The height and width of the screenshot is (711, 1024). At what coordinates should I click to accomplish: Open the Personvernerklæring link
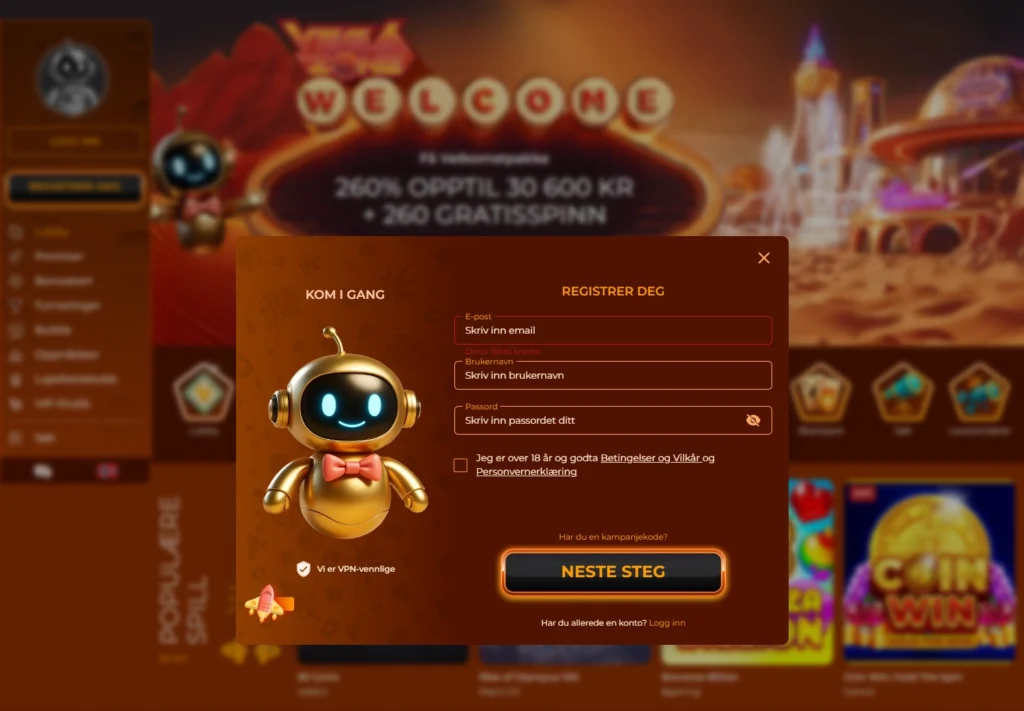click(x=526, y=472)
